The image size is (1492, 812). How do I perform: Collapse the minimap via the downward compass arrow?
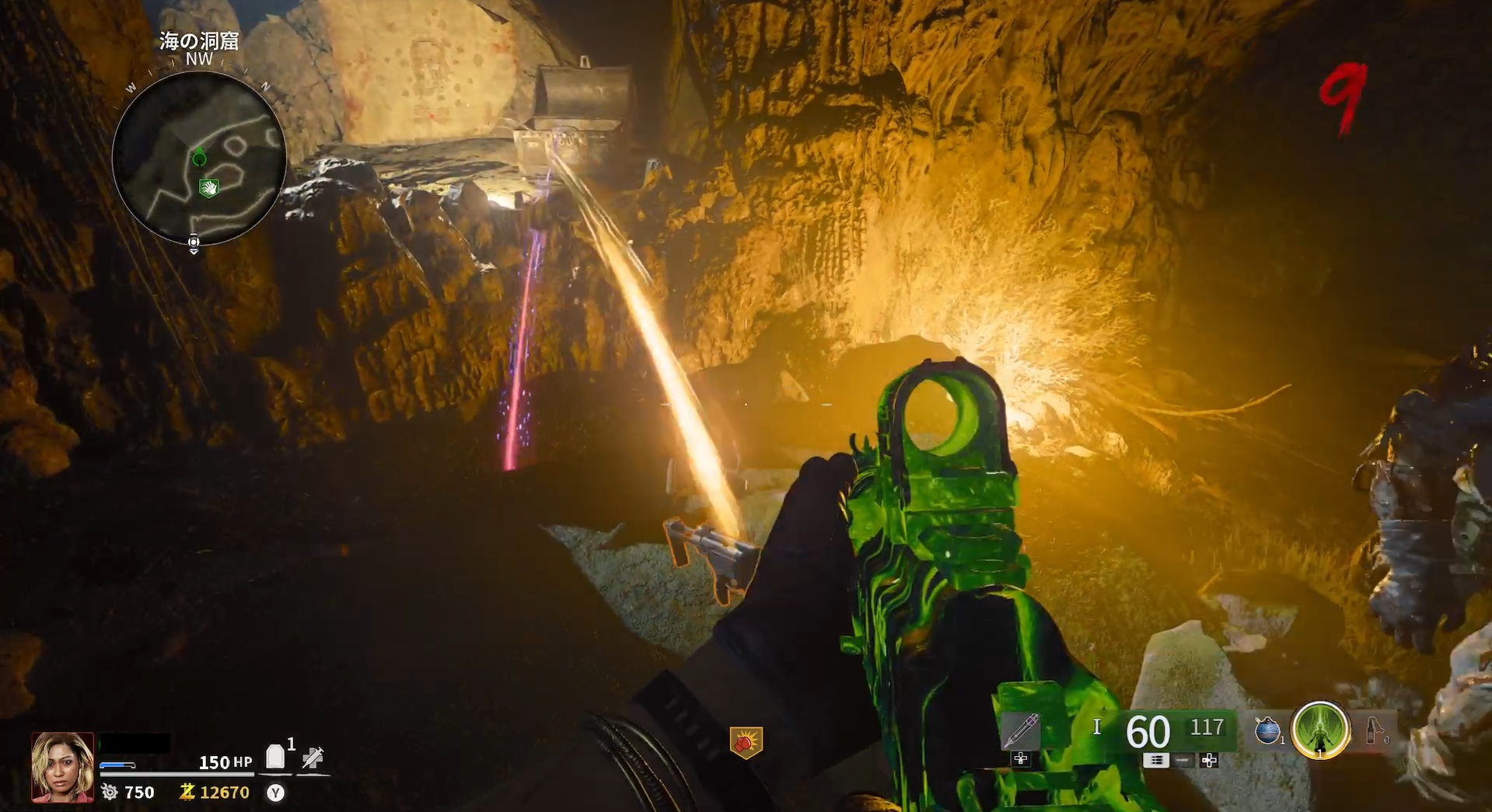tap(194, 253)
